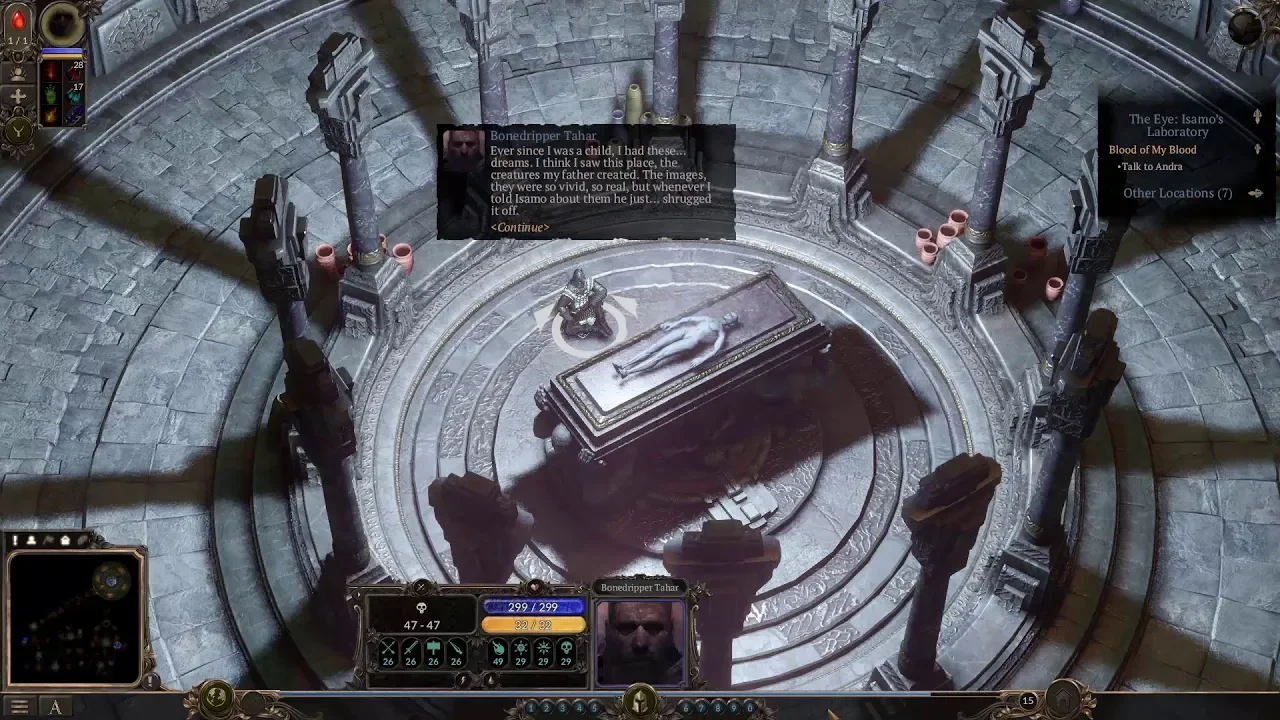
Task: Click the sun-shaped rest button
Action: (x=18, y=72)
